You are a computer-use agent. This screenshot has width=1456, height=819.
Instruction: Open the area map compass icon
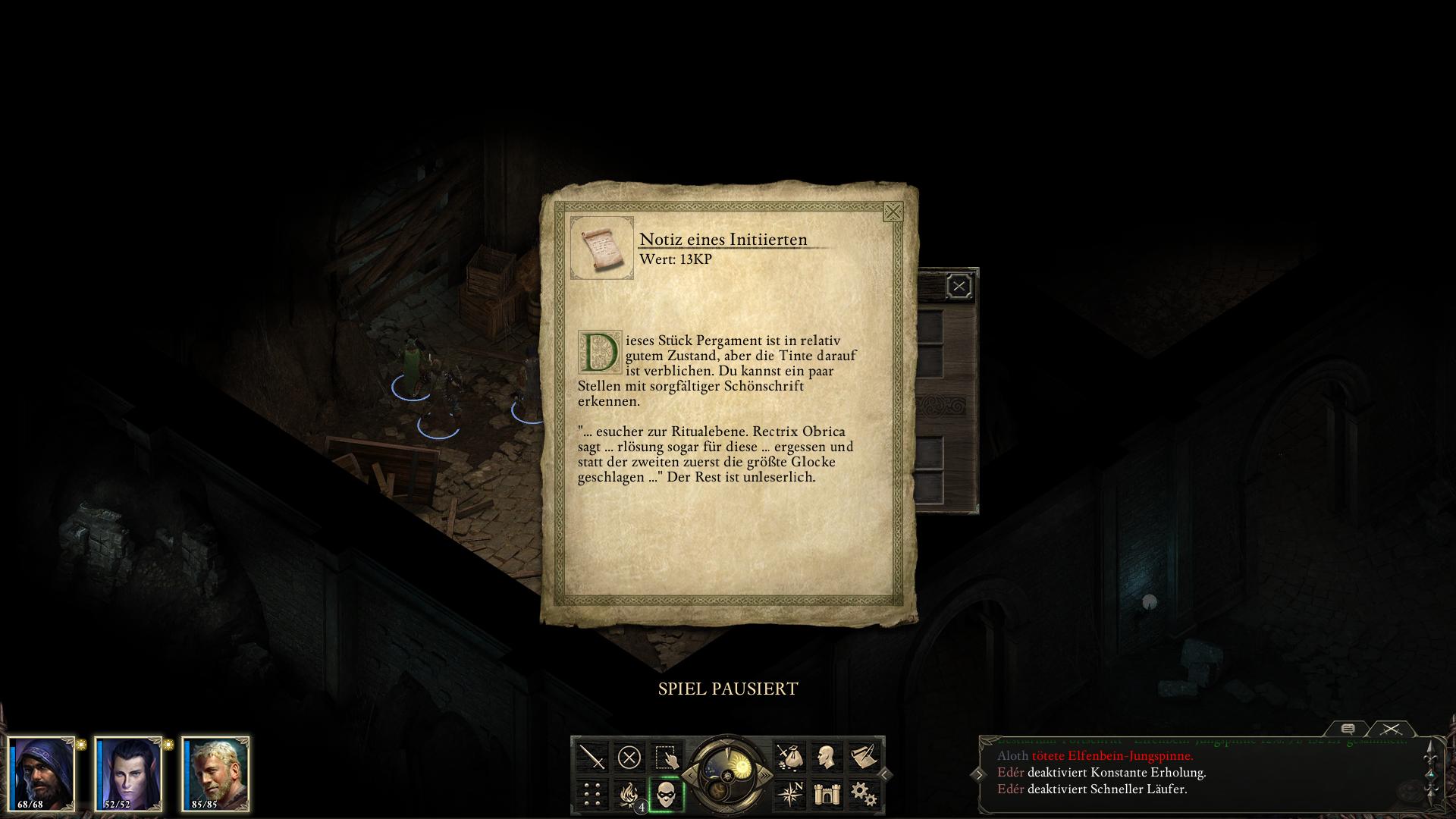(789, 794)
